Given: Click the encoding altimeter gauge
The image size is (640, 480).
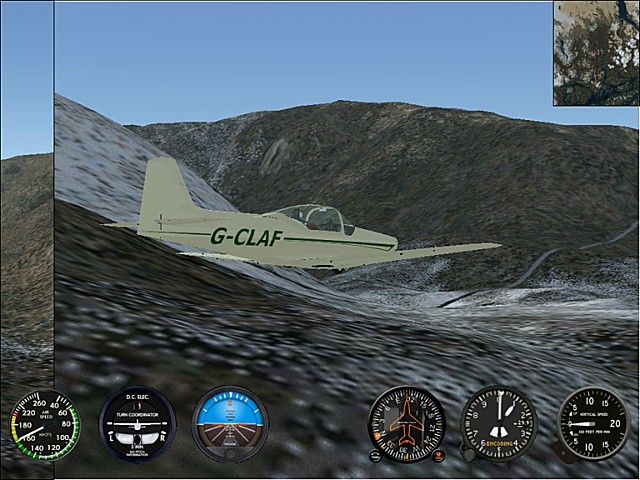Looking at the screenshot, I should pos(499,424).
